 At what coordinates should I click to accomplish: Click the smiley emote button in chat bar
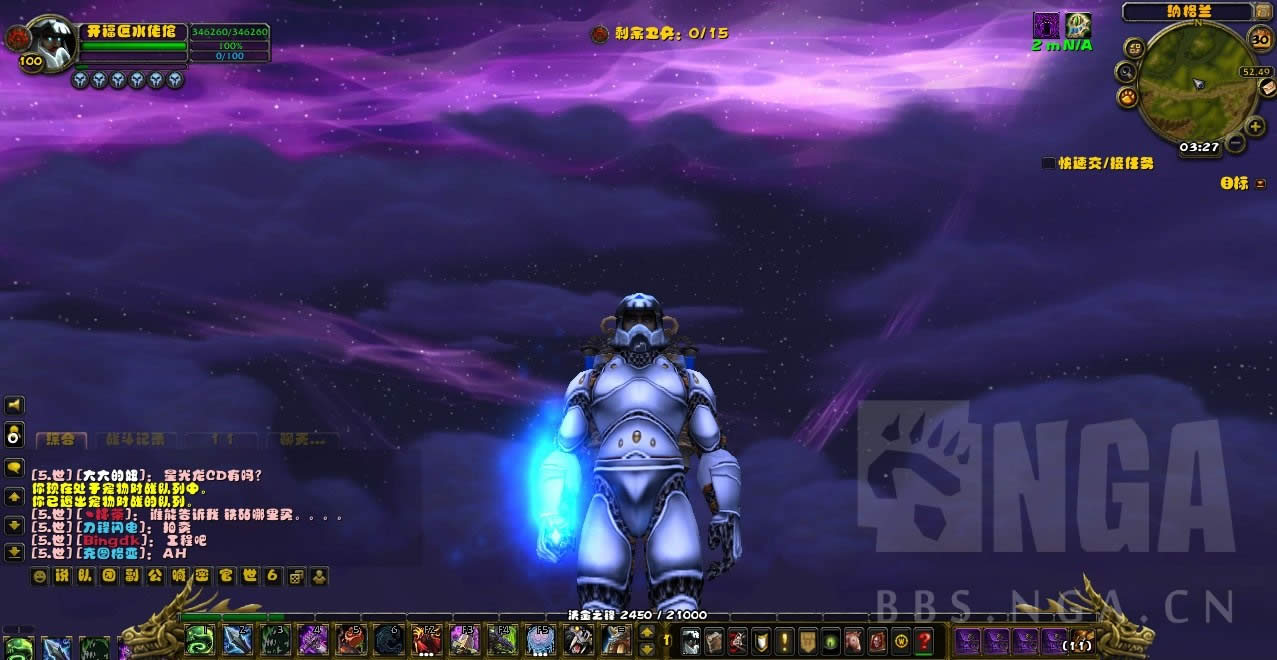[40, 576]
